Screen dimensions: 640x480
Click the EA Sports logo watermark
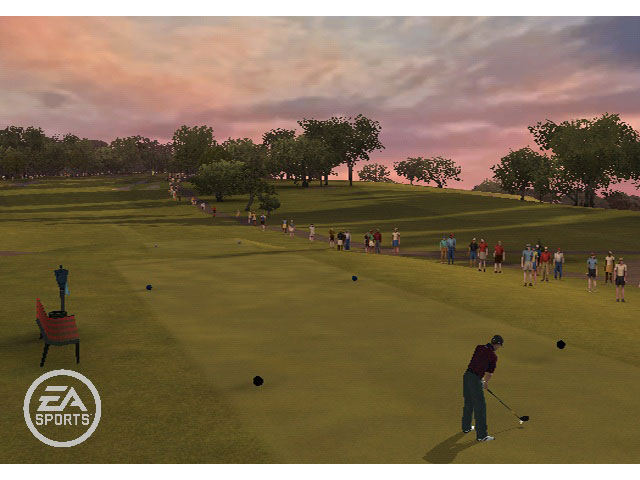click(x=62, y=408)
